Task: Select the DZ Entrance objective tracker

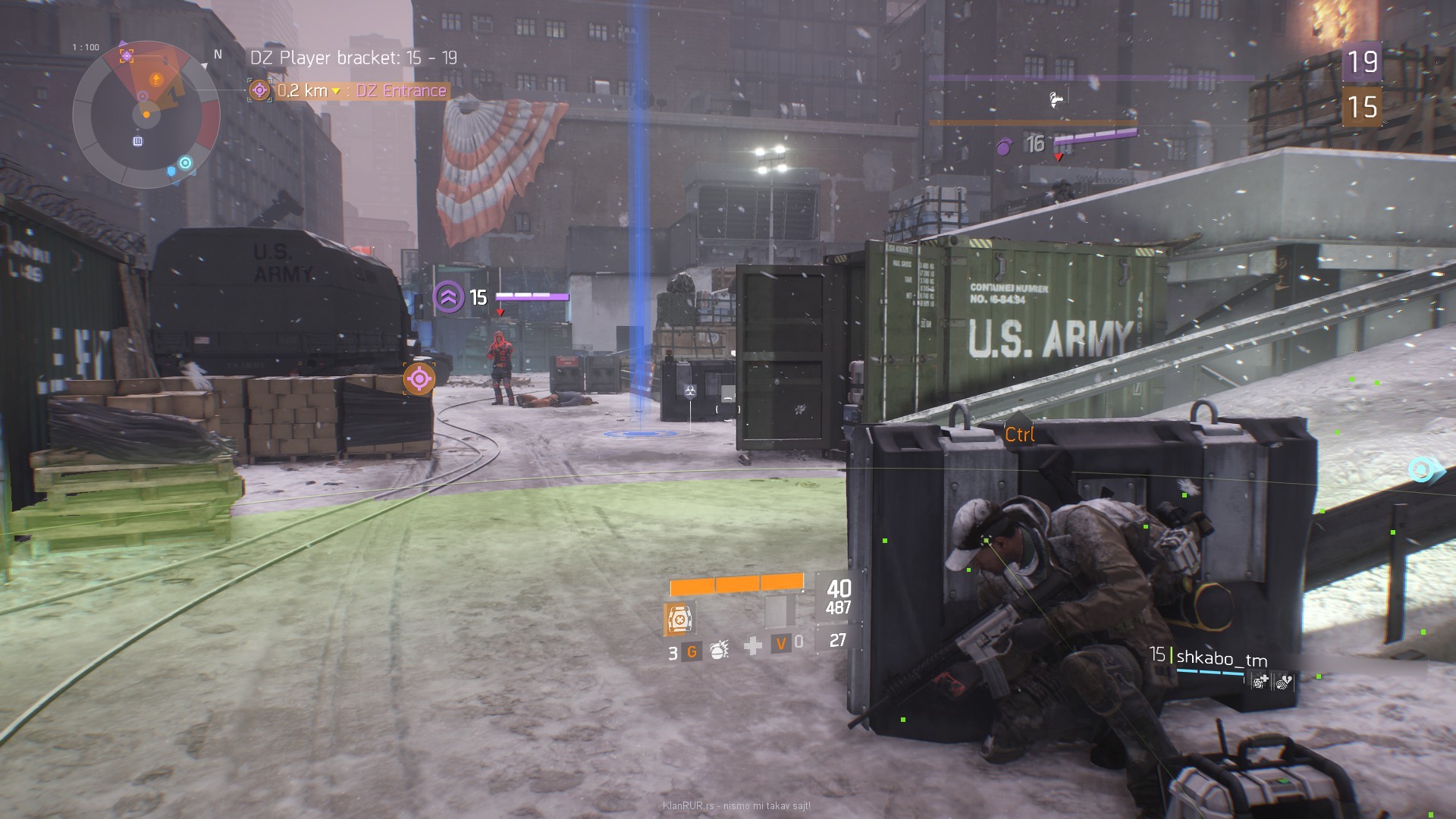Action: point(349,91)
